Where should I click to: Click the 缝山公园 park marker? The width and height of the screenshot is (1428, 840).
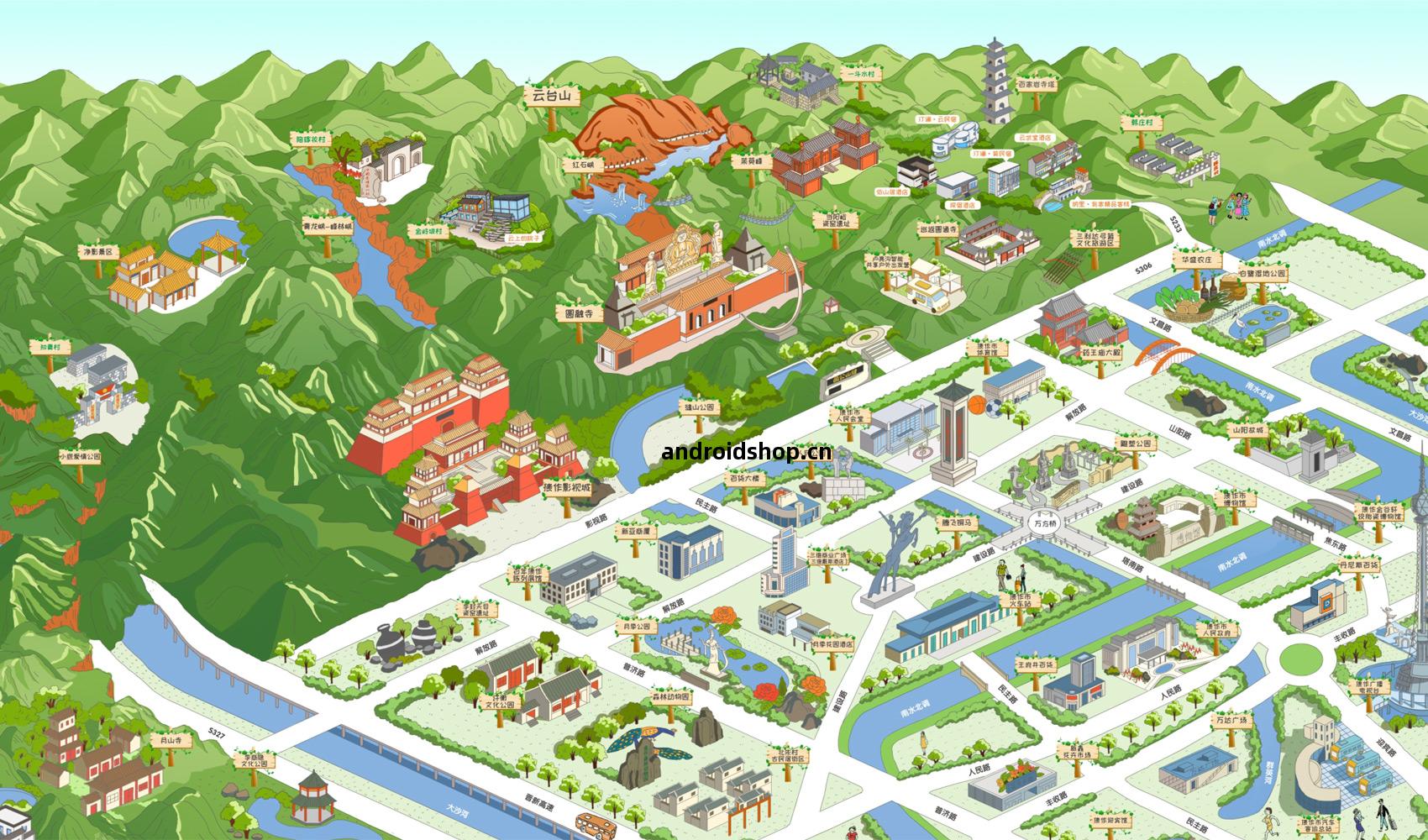(x=699, y=407)
